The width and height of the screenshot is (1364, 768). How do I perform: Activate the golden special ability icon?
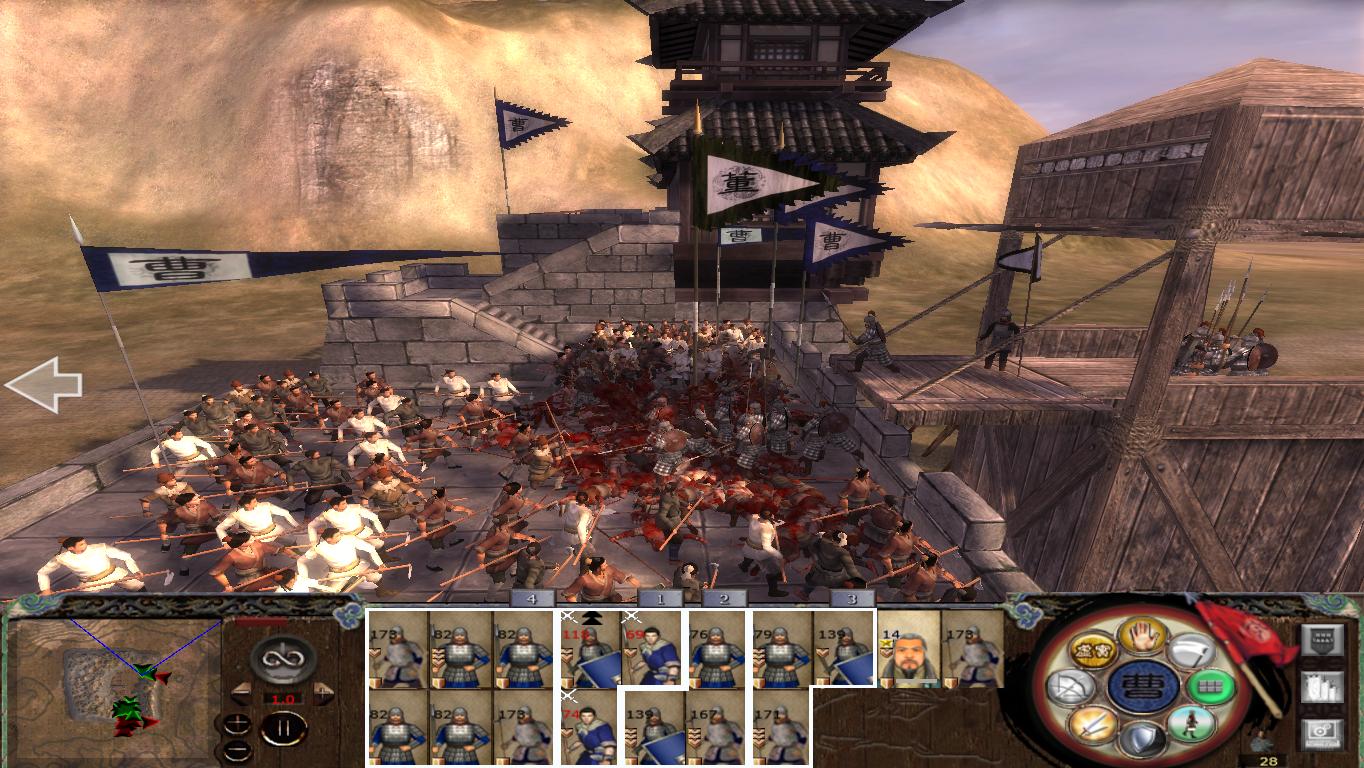(x=1092, y=648)
